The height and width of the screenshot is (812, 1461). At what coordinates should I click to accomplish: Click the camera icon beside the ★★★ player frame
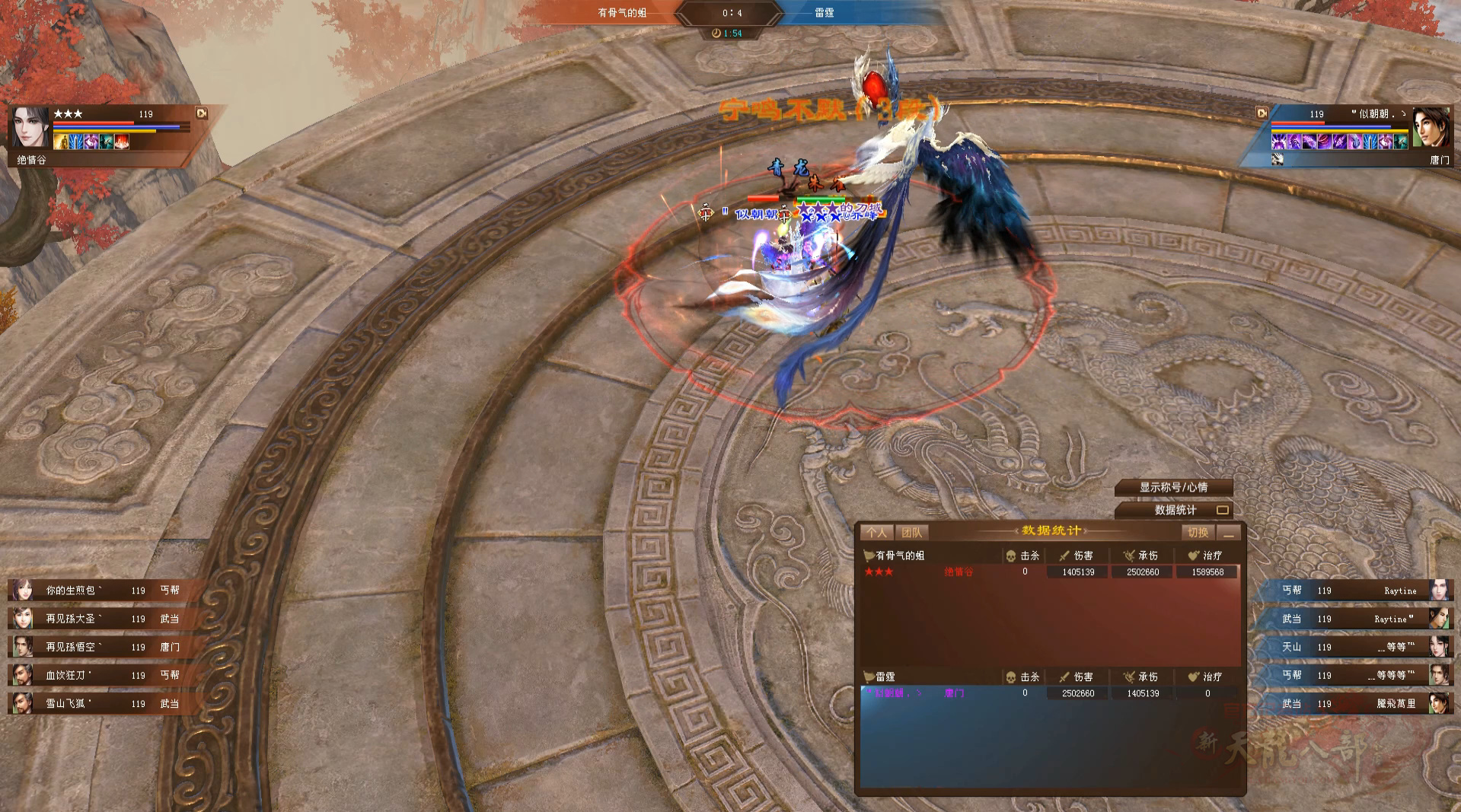tap(202, 113)
